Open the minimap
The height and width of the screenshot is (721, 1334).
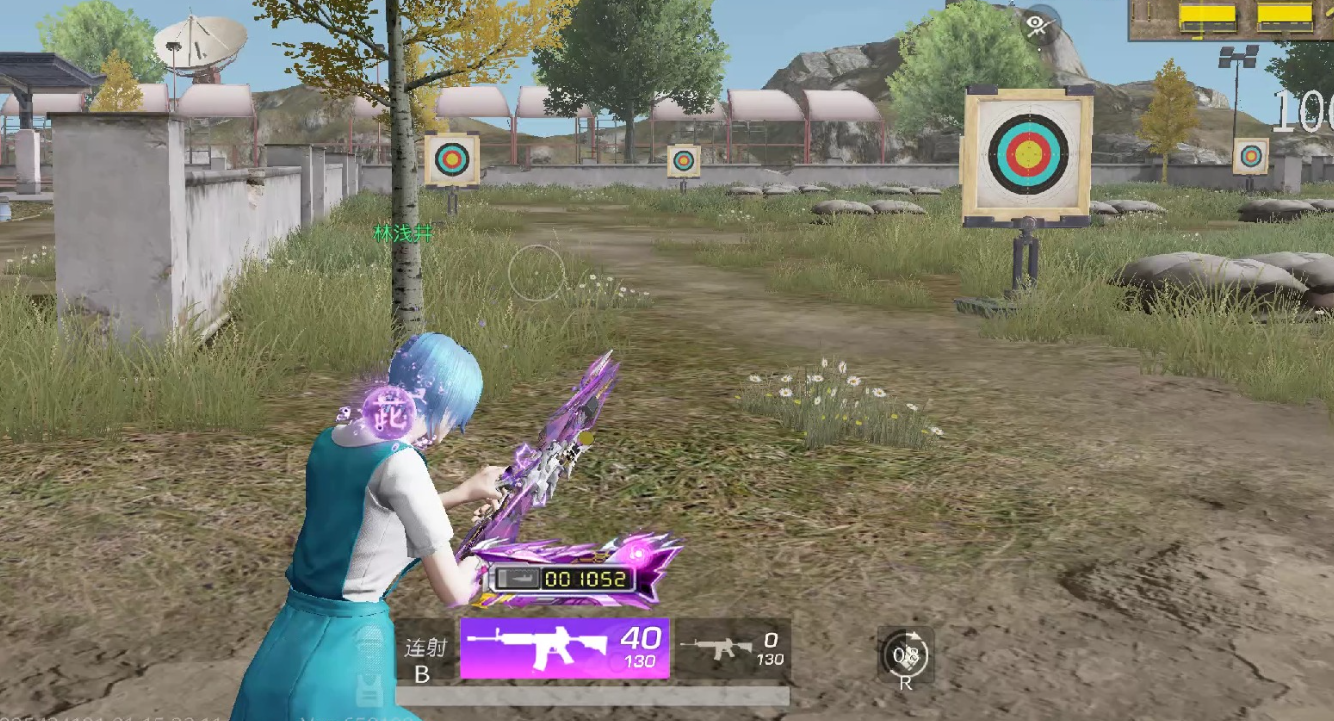[x=1231, y=19]
